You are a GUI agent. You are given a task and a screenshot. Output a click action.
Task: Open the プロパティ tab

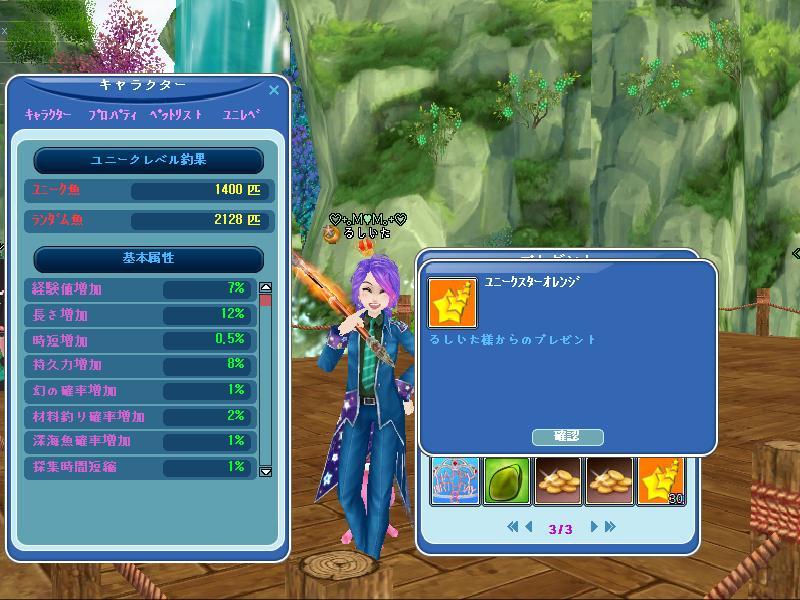click(x=112, y=115)
